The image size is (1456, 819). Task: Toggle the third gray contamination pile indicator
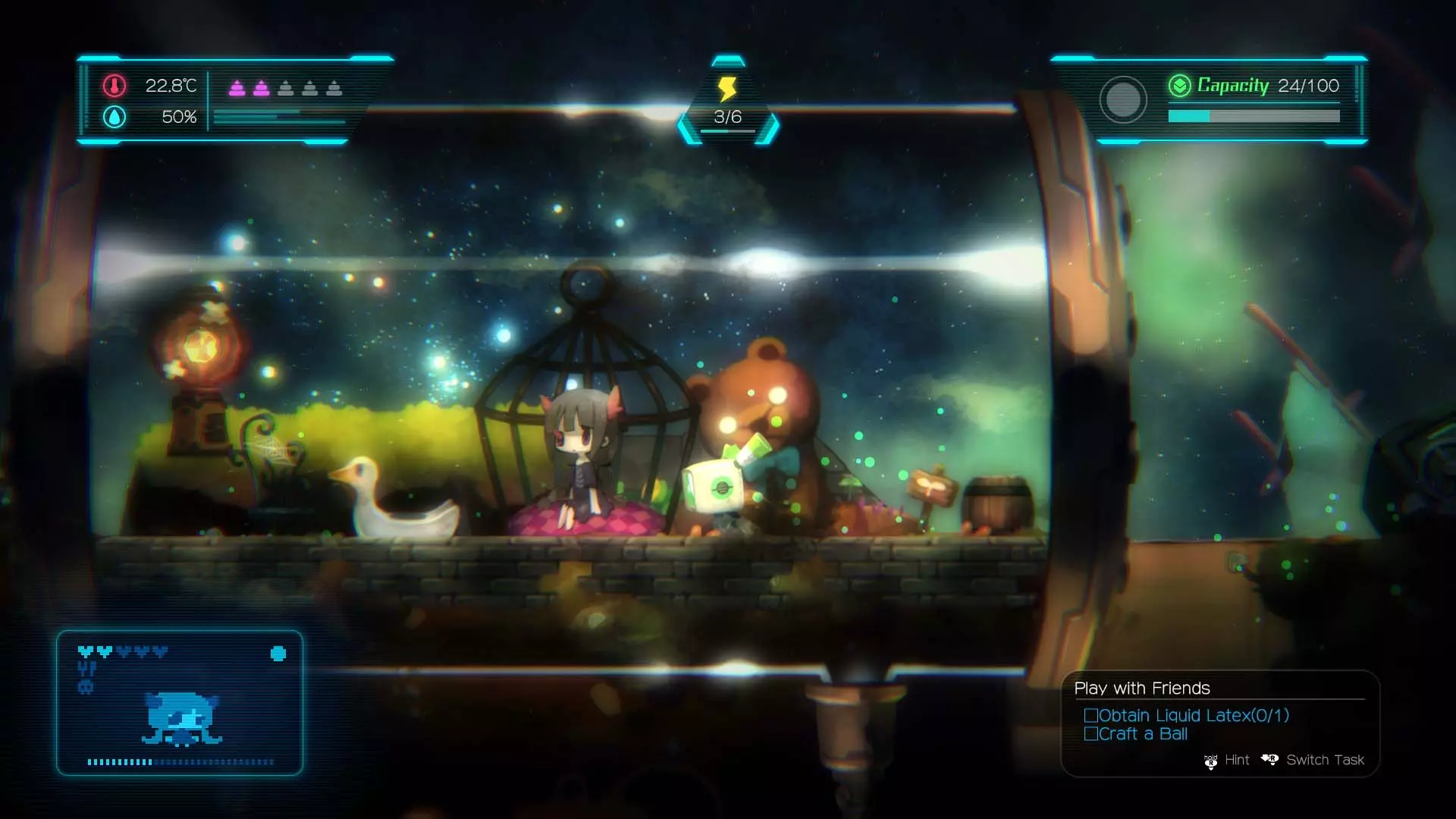tap(287, 87)
